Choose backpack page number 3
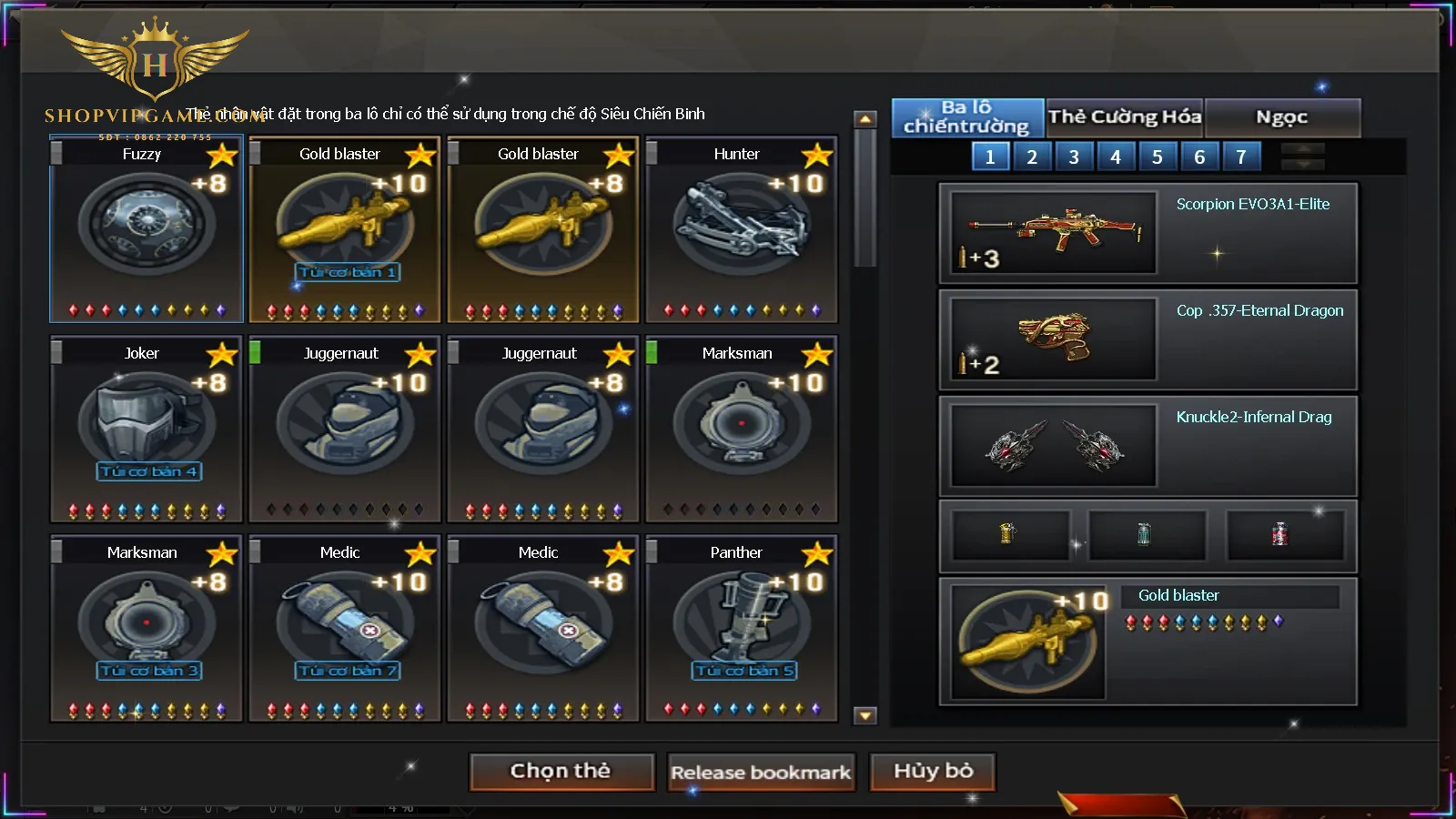The image size is (1456, 819). 1074,157
